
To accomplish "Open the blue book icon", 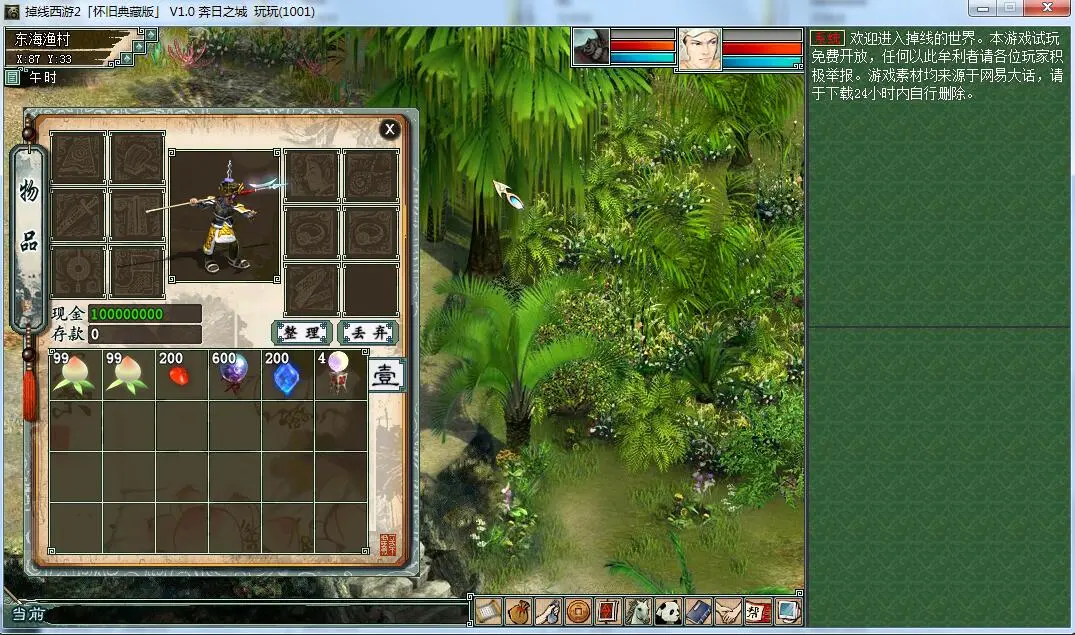I will tap(698, 611).
